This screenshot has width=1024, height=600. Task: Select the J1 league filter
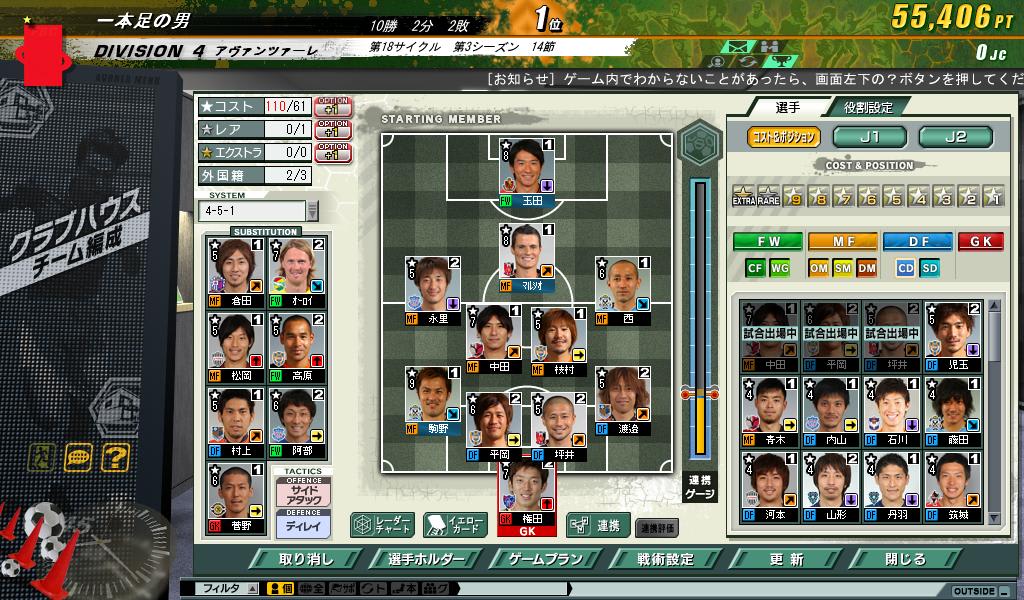(868, 137)
